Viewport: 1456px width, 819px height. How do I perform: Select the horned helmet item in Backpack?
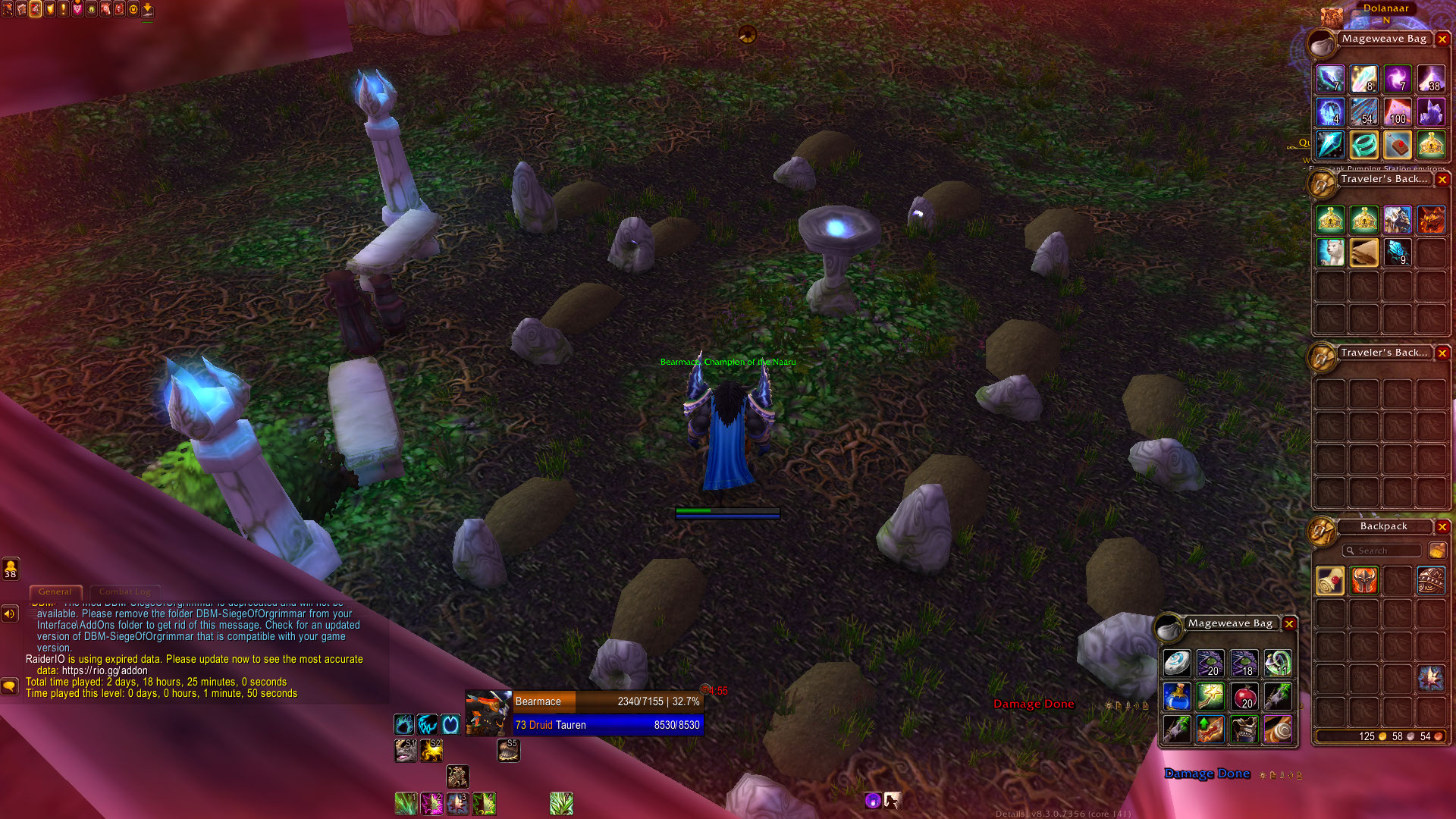point(1363,581)
